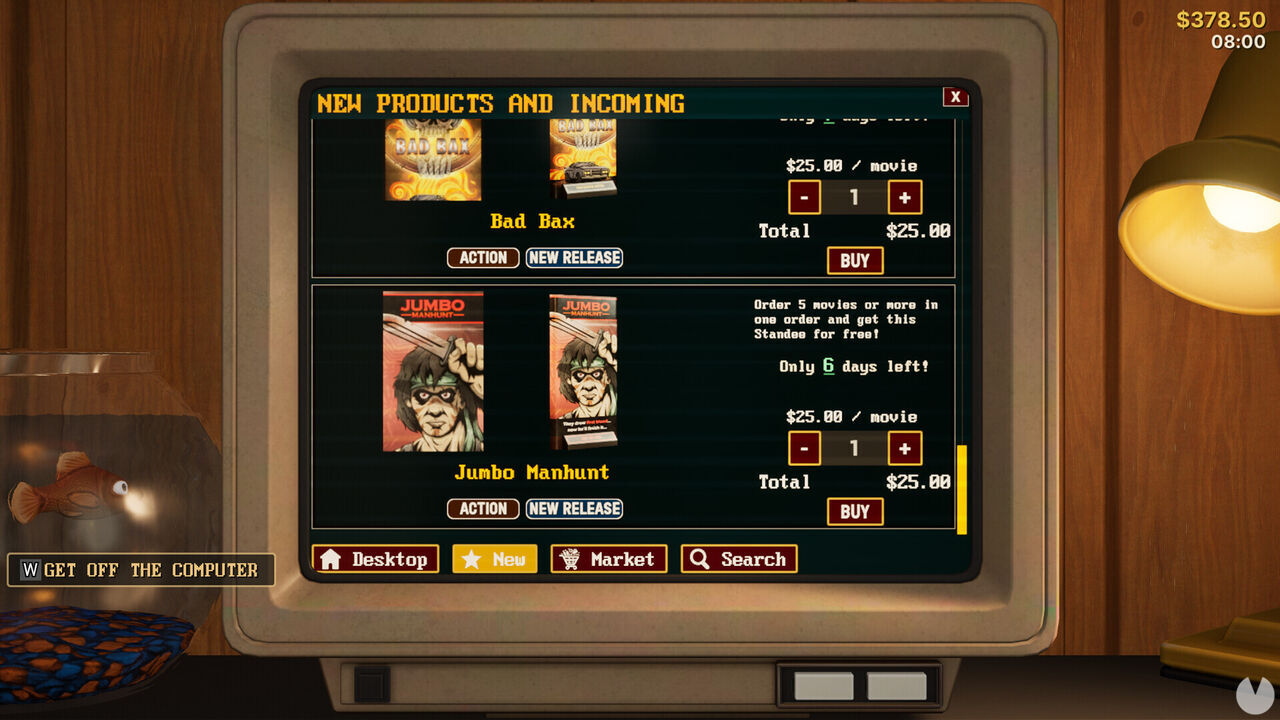Buy Bad Bax for $25.00
The image size is (1280, 720).
click(x=855, y=260)
